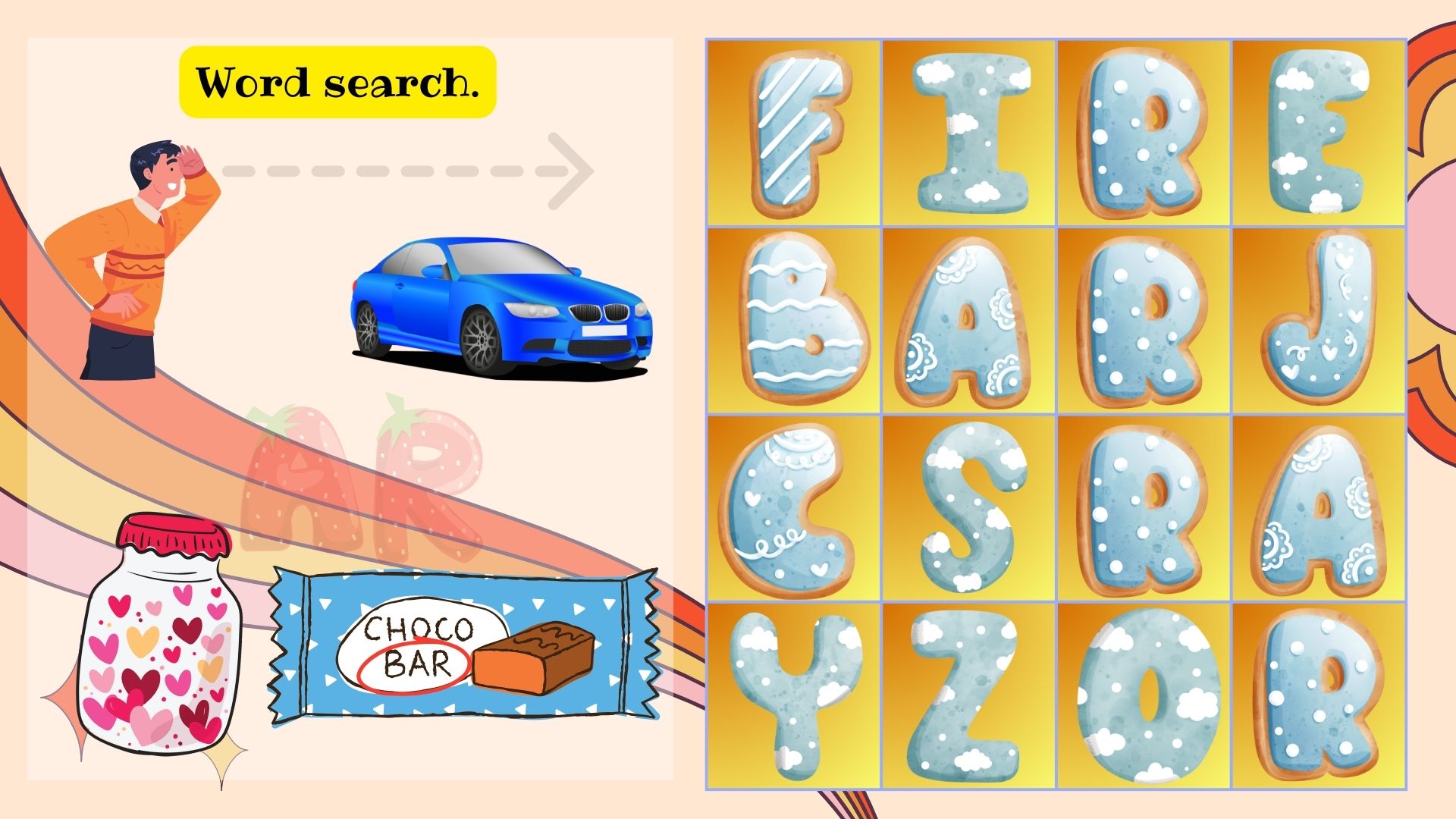The height and width of the screenshot is (819, 1456).
Task: Pick the letter E tile
Action: click(1319, 133)
